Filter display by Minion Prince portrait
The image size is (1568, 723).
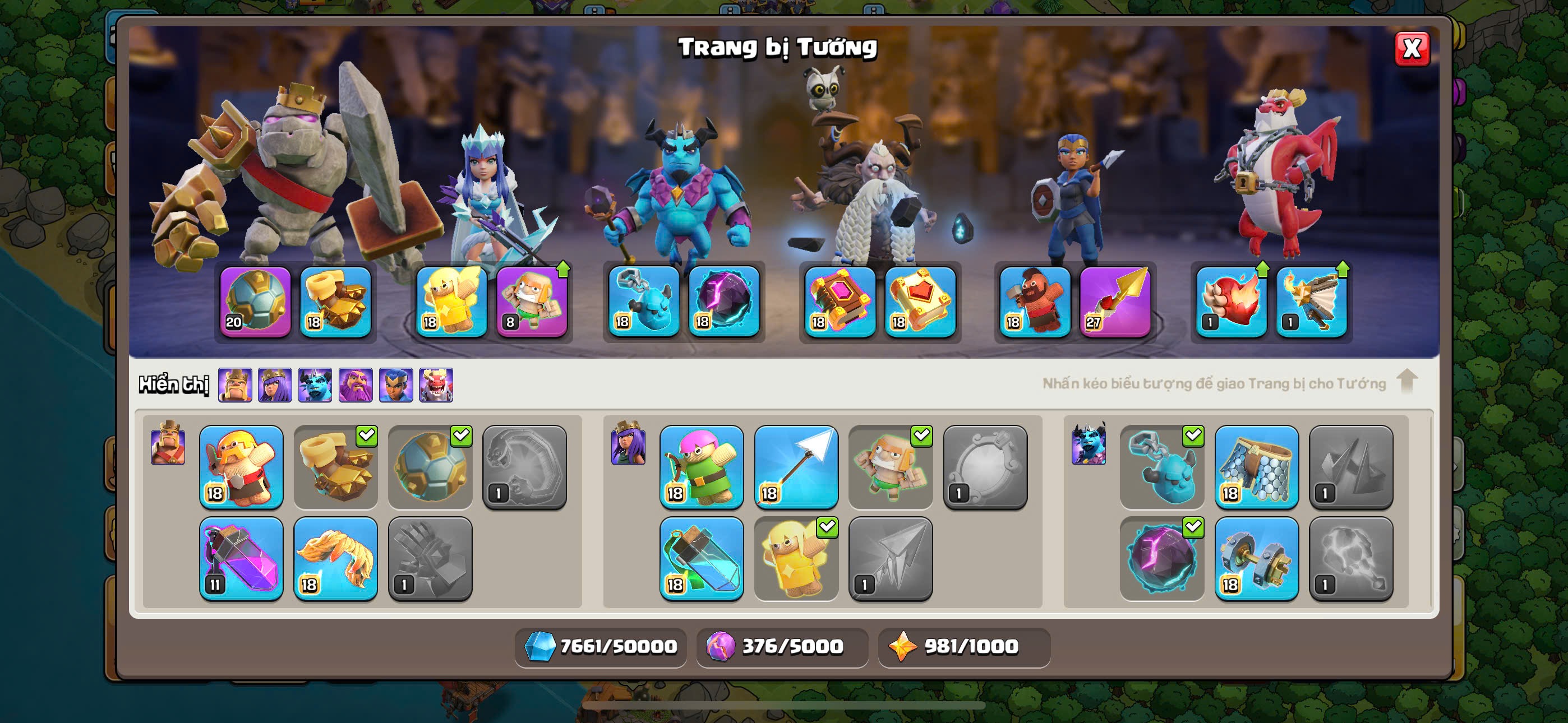pos(315,384)
